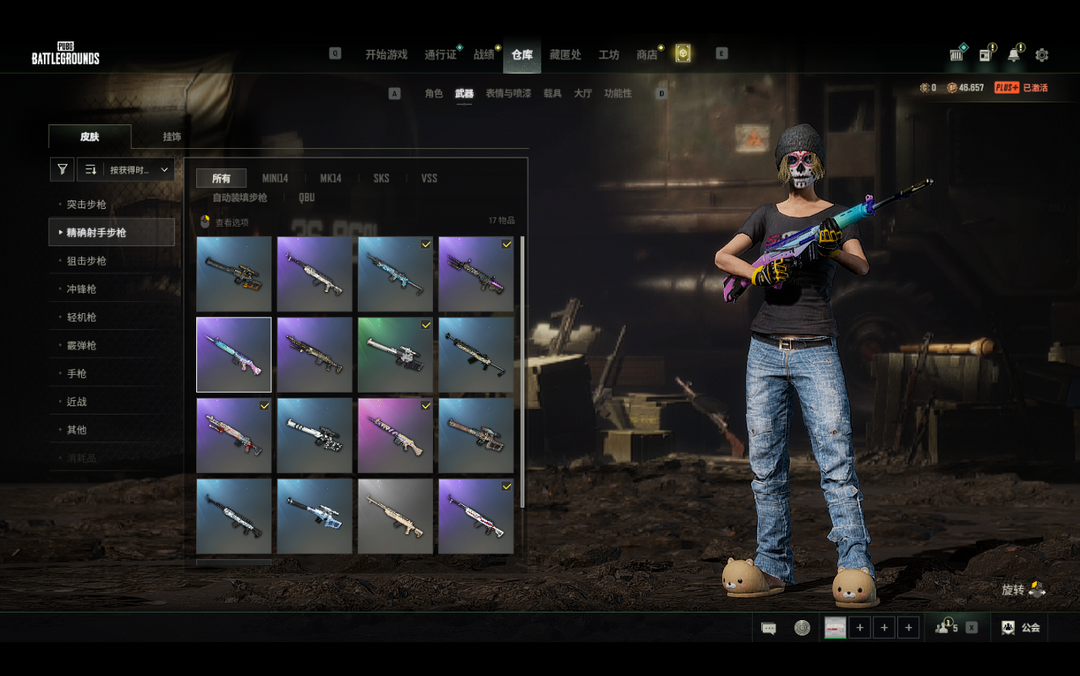Select the green background rifle skin
This screenshot has height=676, width=1080.
tap(395, 355)
